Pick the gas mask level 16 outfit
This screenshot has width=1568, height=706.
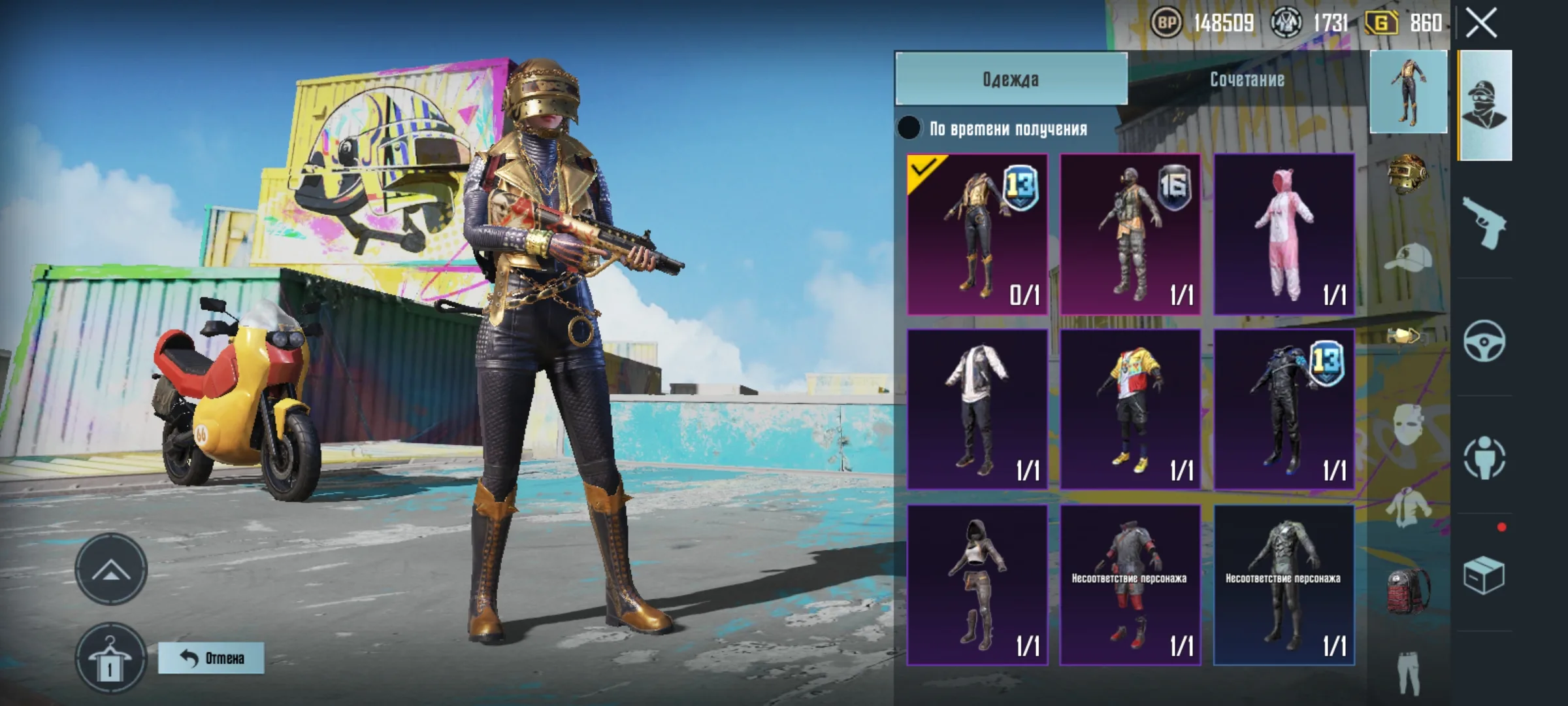pos(1130,234)
